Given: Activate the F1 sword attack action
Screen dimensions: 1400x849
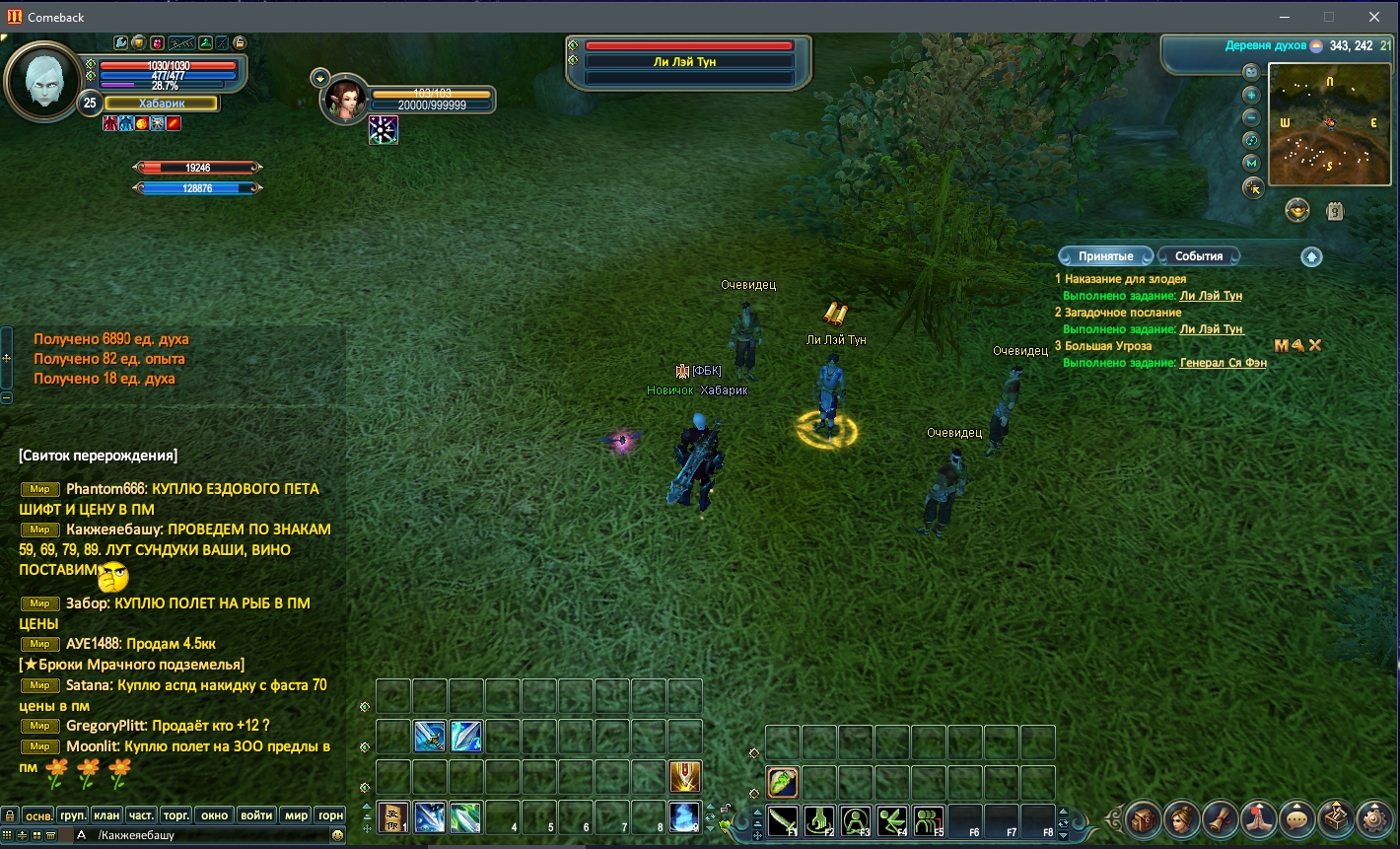Looking at the screenshot, I should pyautogui.click(x=783, y=820).
